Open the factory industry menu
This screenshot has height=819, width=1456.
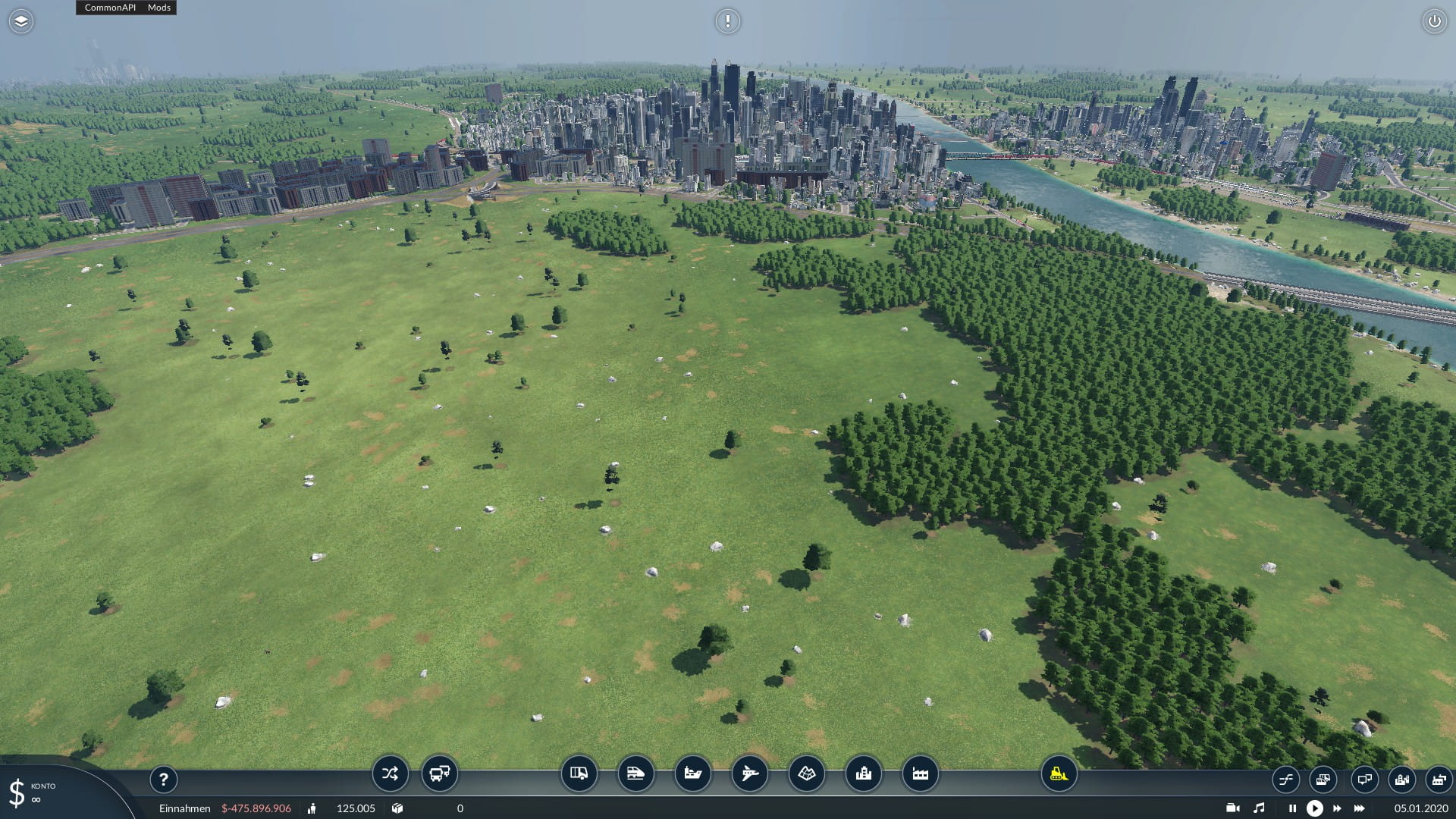pyautogui.click(x=920, y=773)
